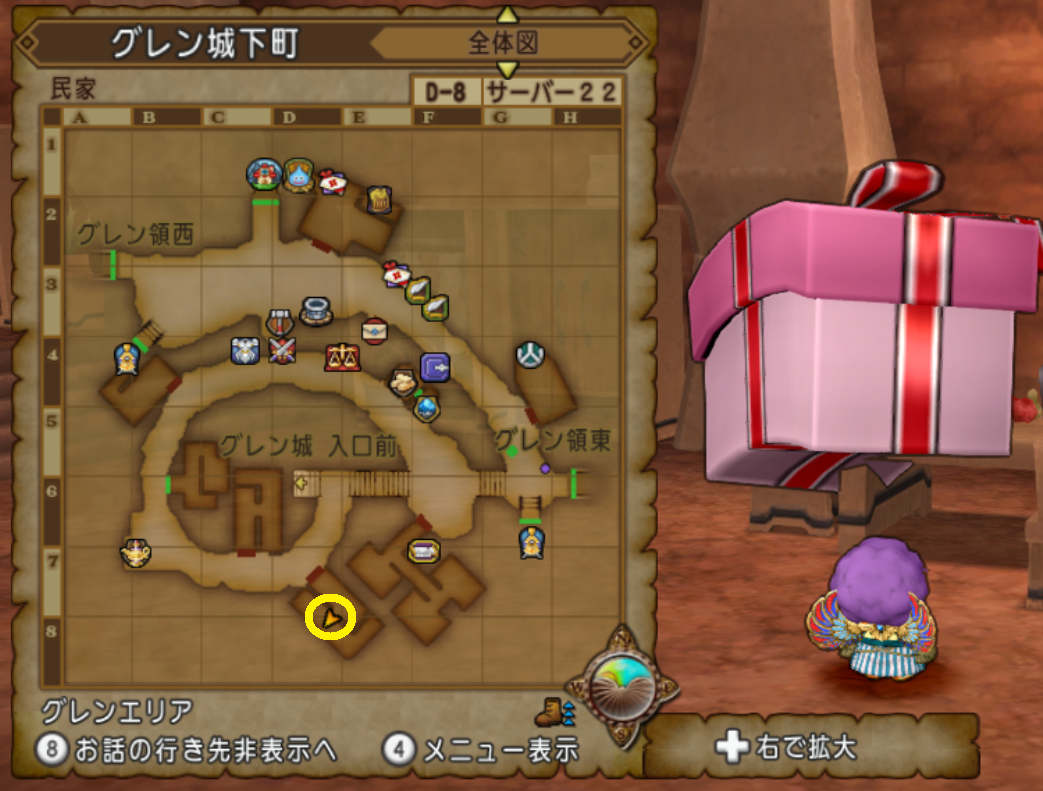The height and width of the screenshot is (791, 1043).
Task: Select the blue slime map marker
Action: coord(299,176)
